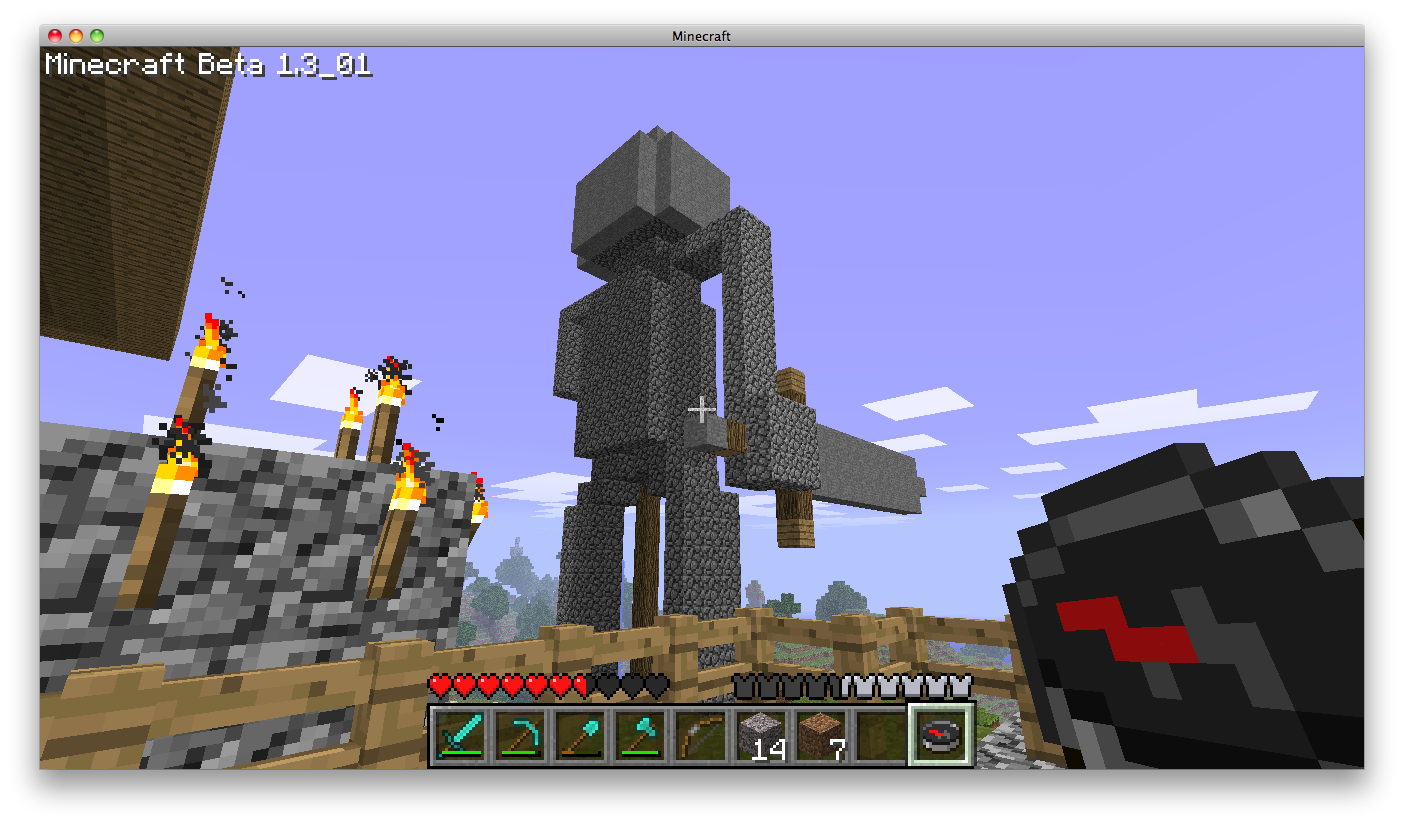Click the compass hotbar slot
Viewport: 1404px width, 824px height.
click(940, 736)
